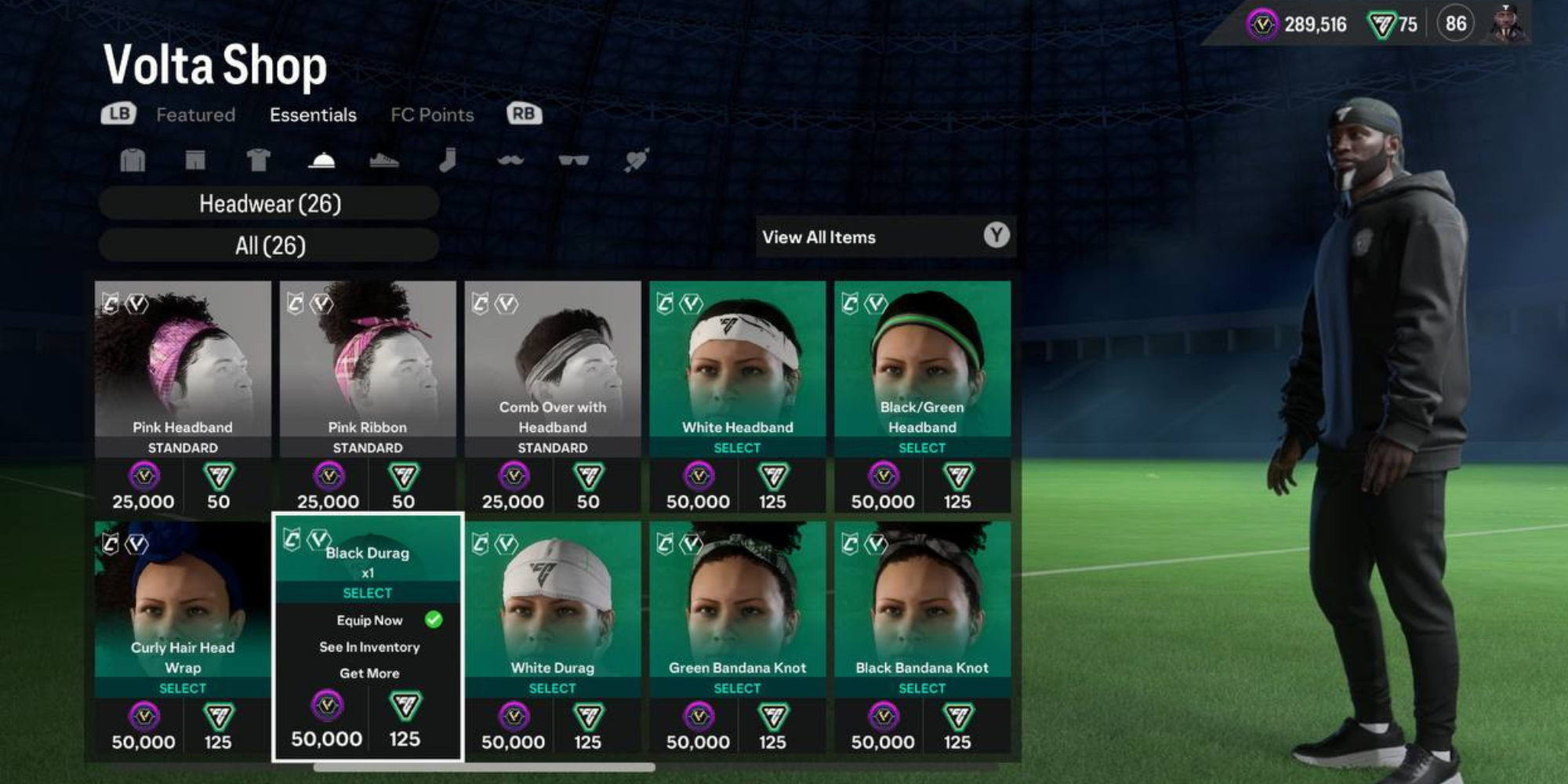Open the glasses eyewear category icon
The width and height of the screenshot is (1568, 784).
[x=572, y=161]
